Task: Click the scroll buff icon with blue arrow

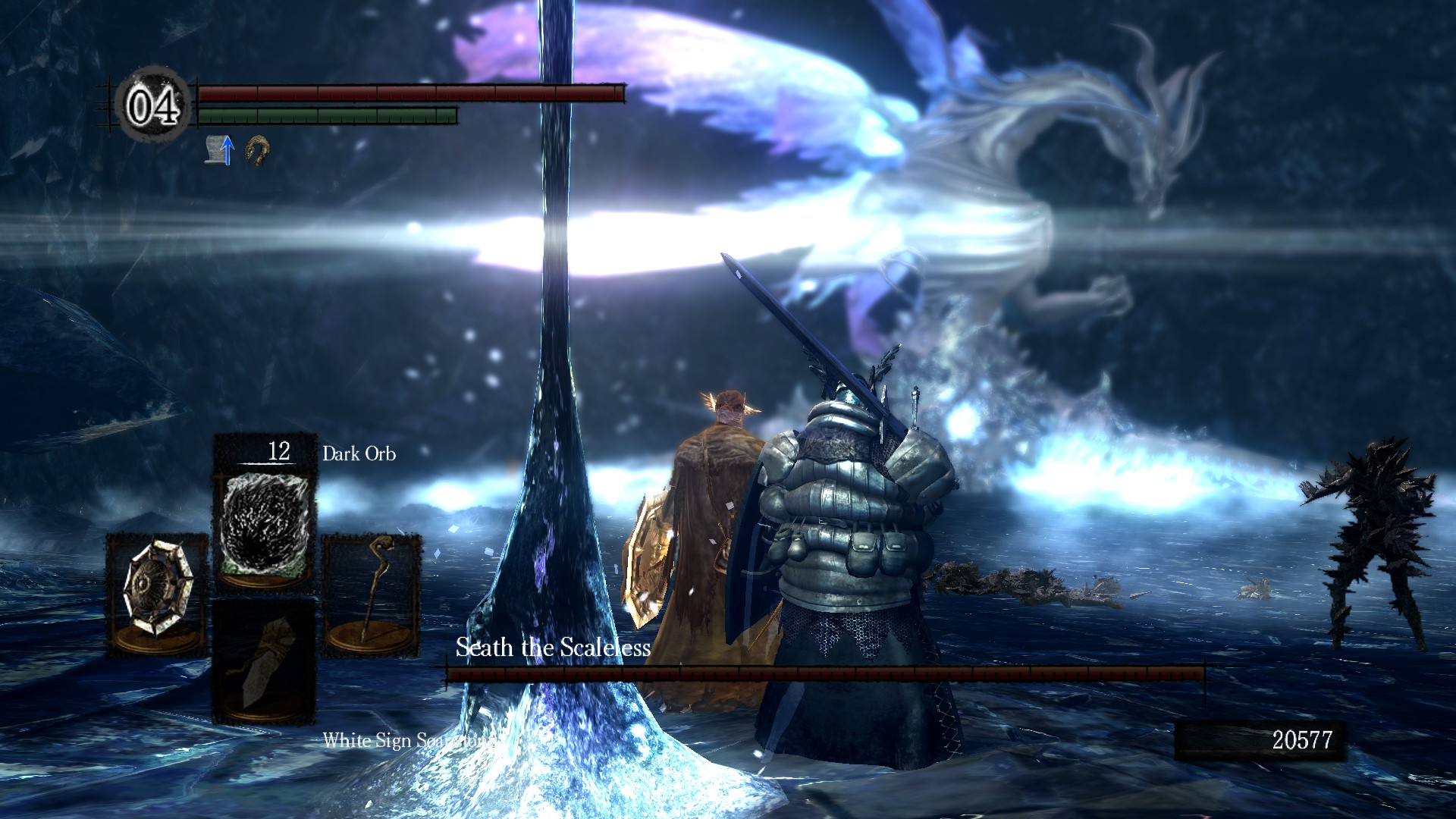Action: click(220, 149)
